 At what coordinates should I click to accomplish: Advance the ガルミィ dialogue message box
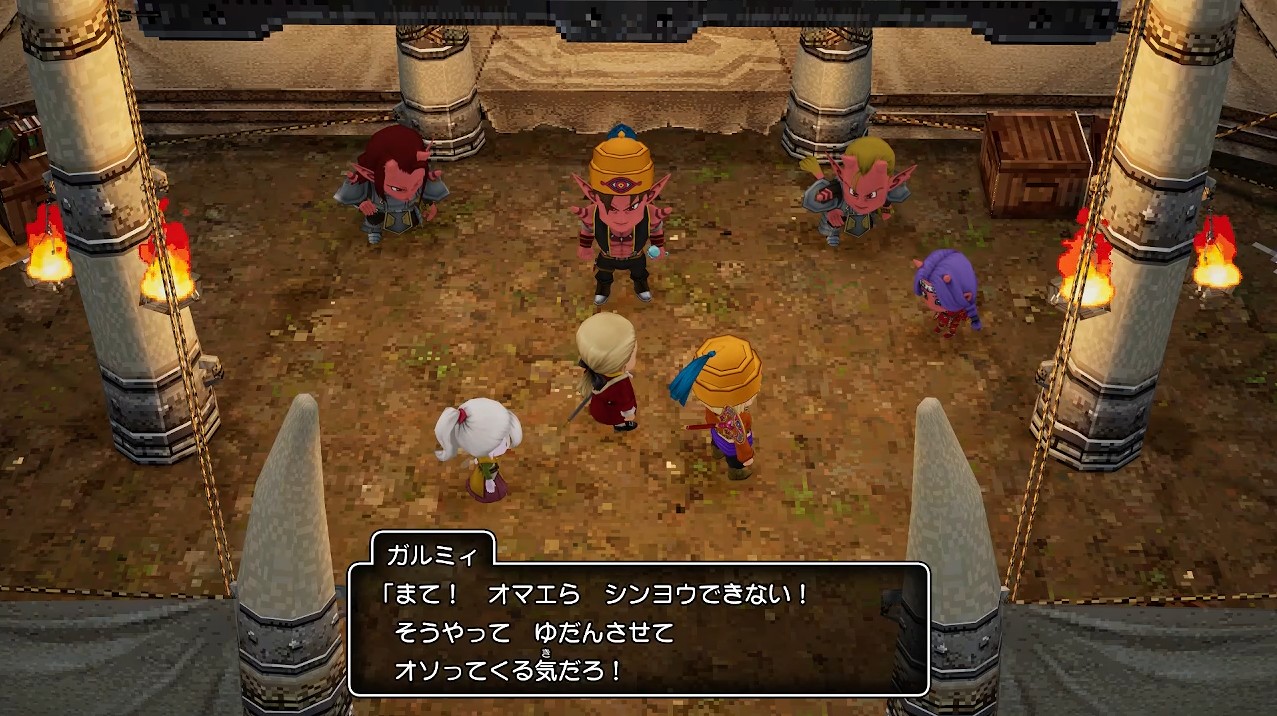[x=638, y=630]
